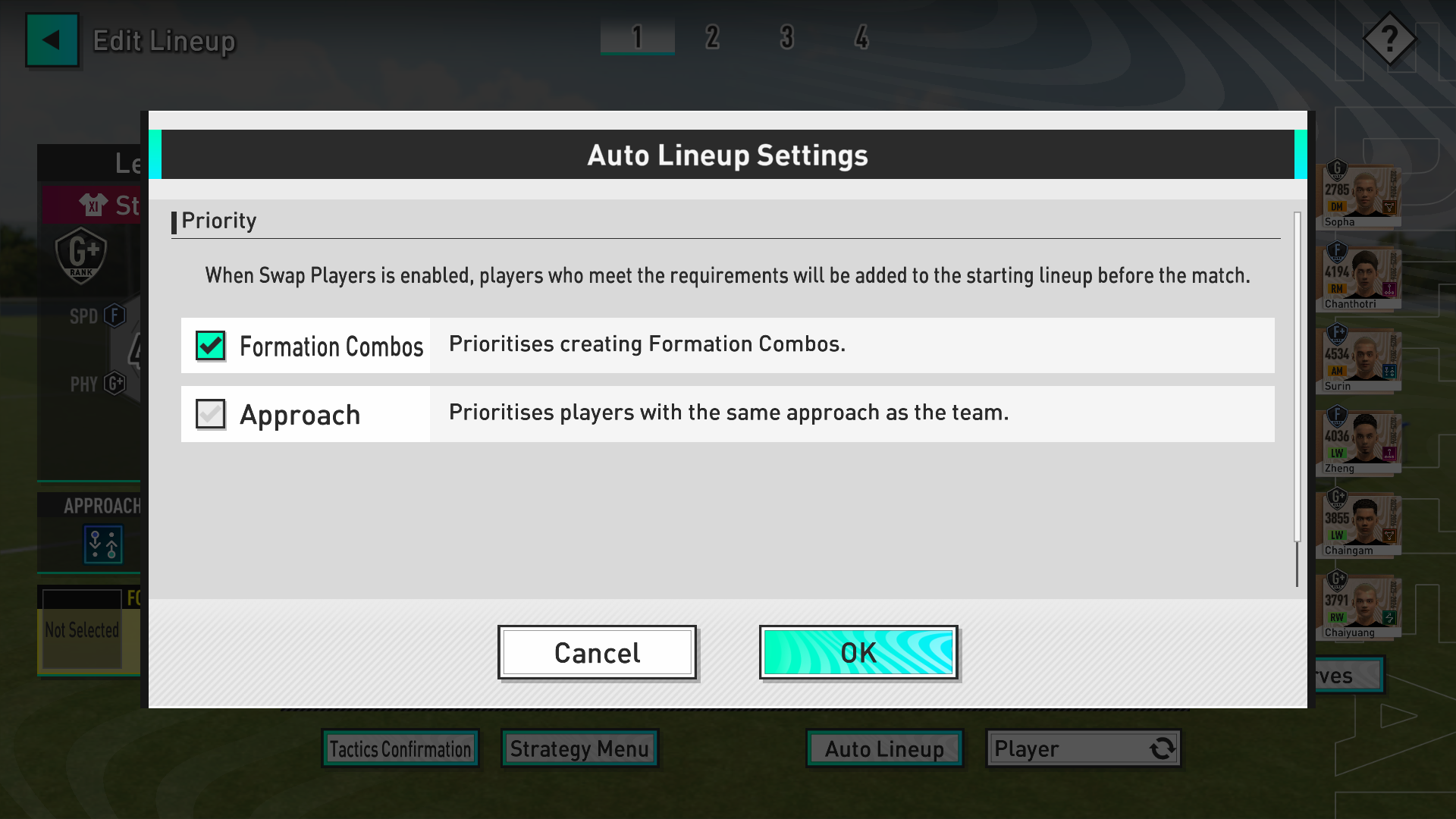Open Tactics Confirmation
The height and width of the screenshot is (819, 1456).
click(x=400, y=749)
